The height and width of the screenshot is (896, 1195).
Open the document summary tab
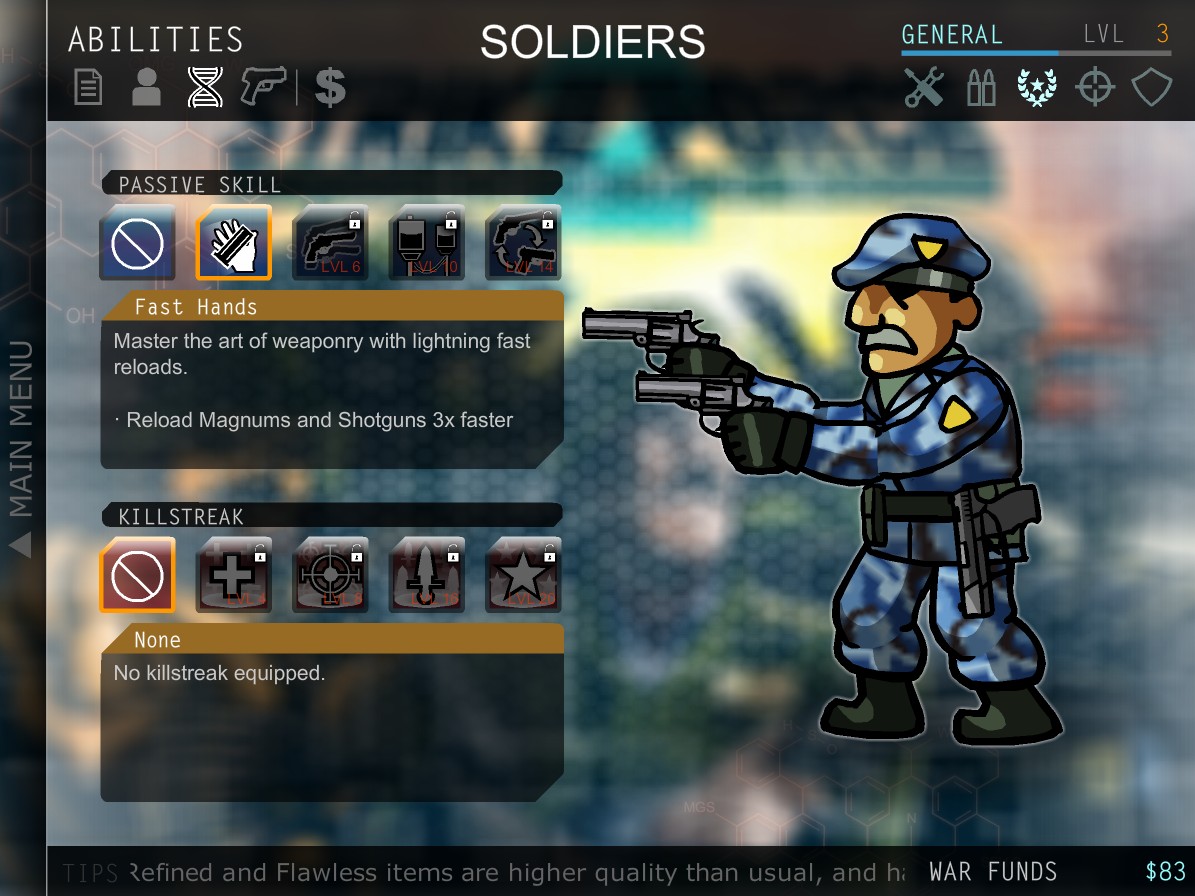(x=88, y=88)
